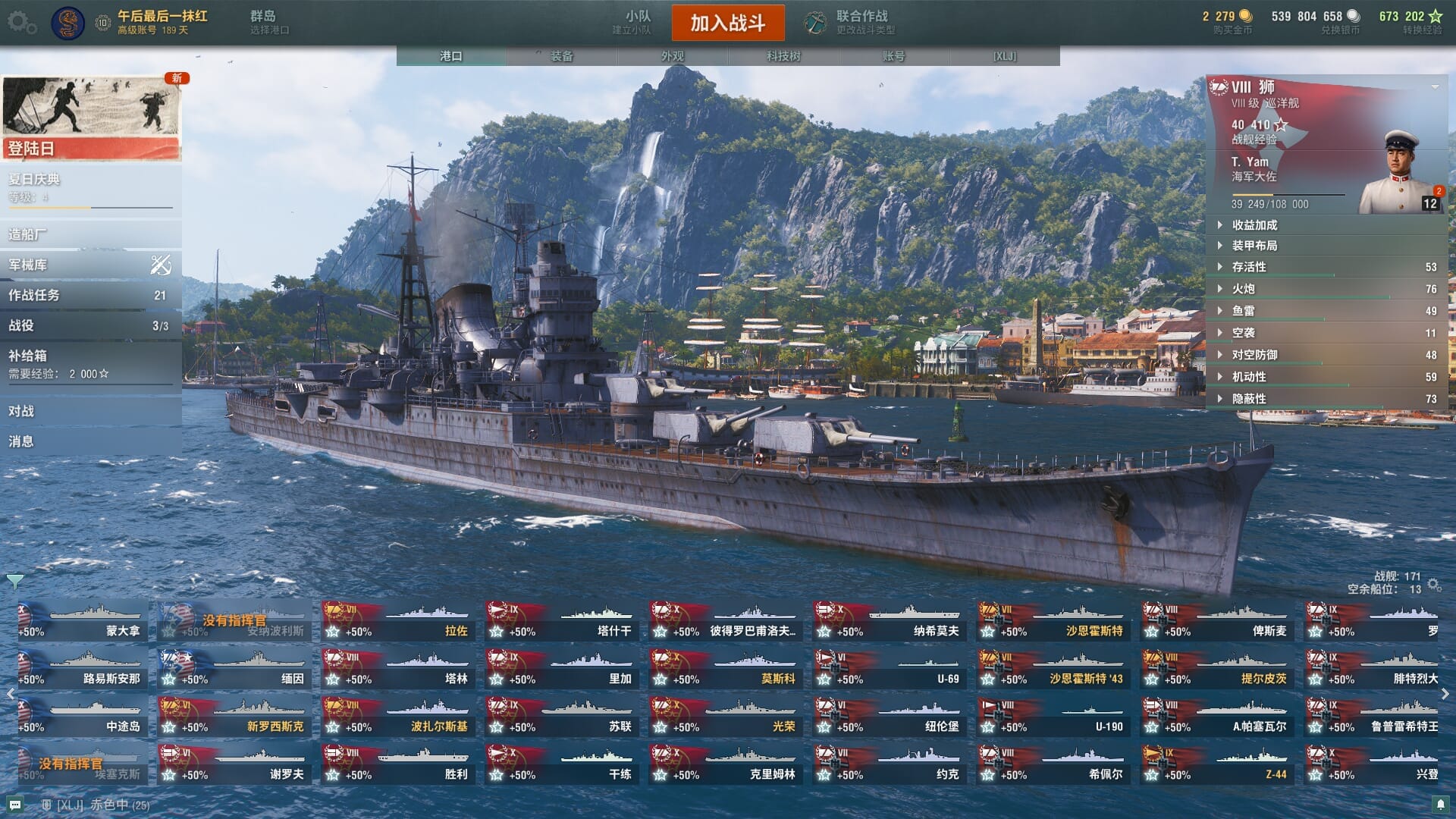Change battle type via 联合作战
Viewport: 1456px width, 819px height.
(x=849, y=23)
